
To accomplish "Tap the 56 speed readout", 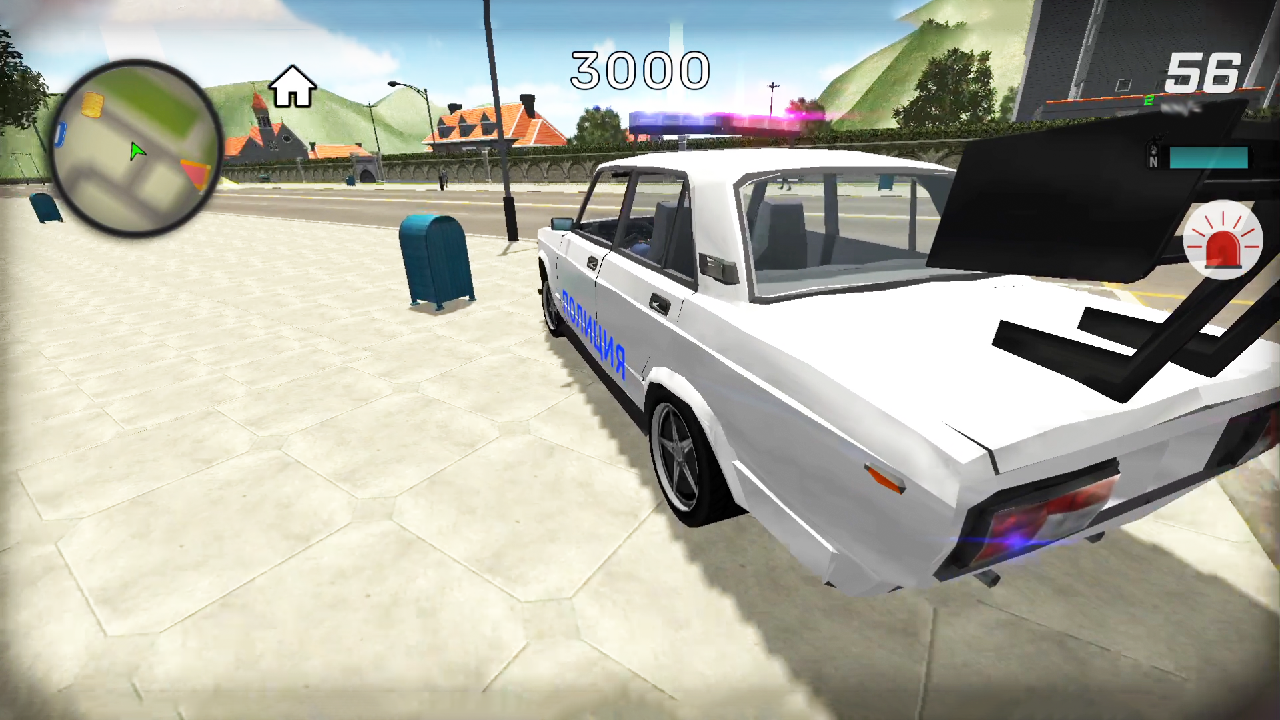I will (1204, 70).
